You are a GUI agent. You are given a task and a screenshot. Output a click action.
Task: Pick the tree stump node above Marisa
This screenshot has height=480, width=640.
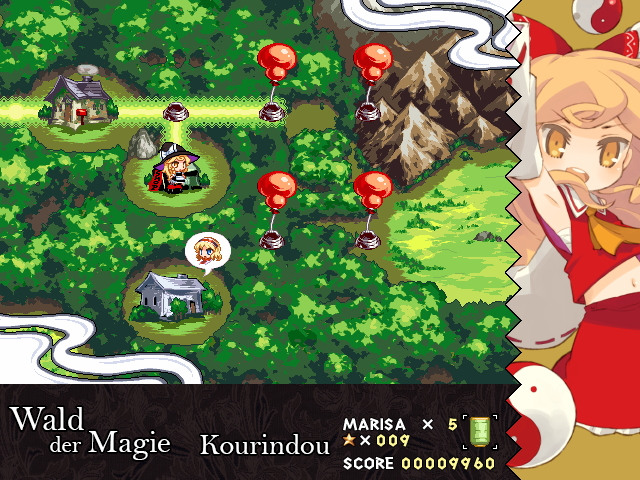point(178,110)
